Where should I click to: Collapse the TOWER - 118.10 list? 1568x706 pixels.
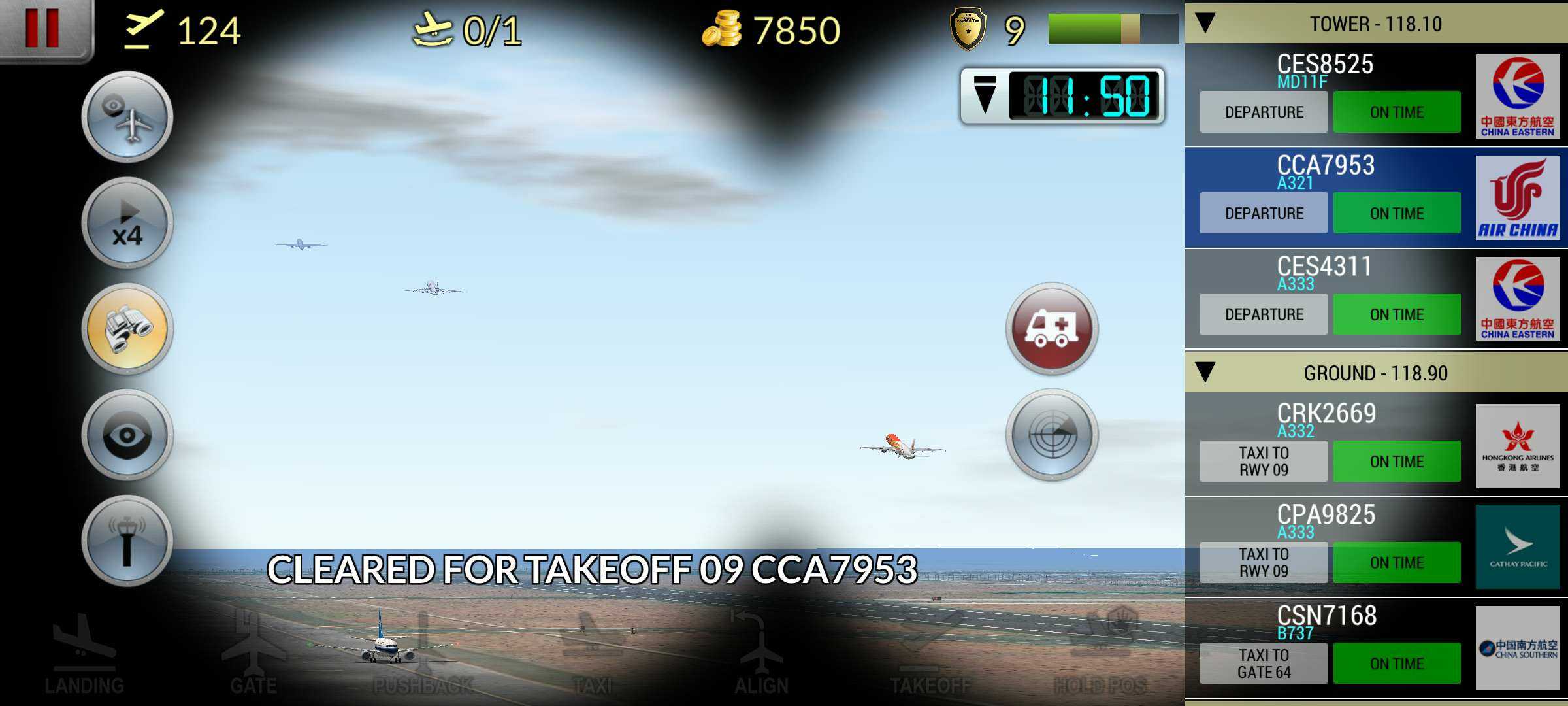pos(1205,24)
